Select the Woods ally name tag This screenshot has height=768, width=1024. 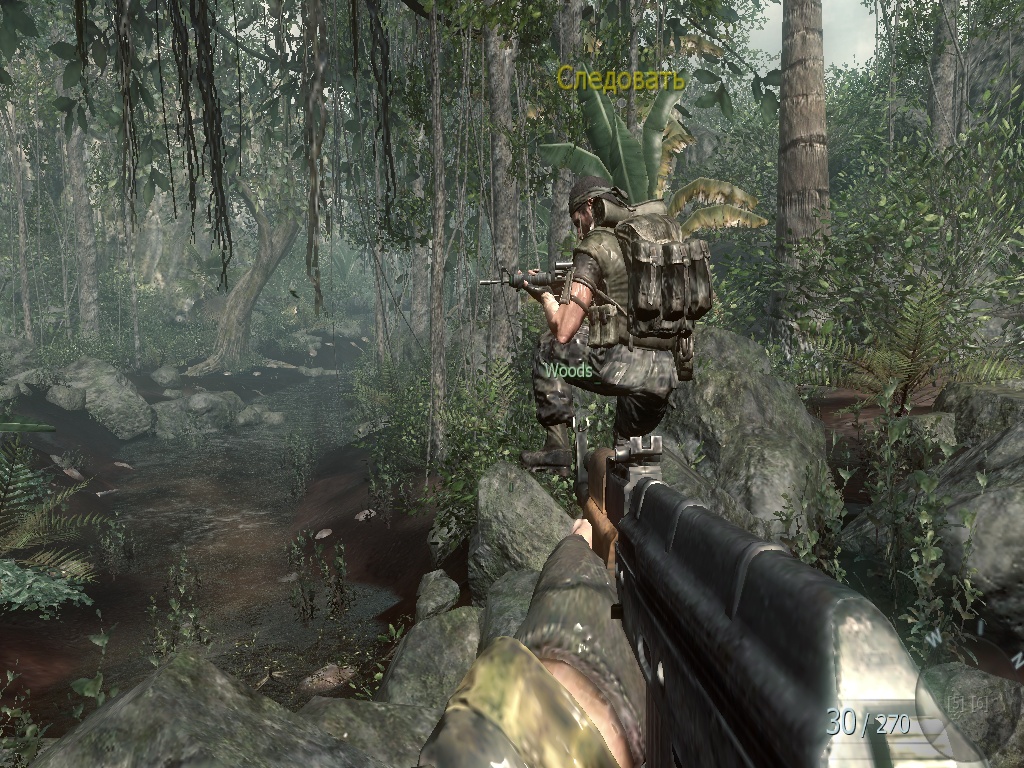tap(568, 370)
